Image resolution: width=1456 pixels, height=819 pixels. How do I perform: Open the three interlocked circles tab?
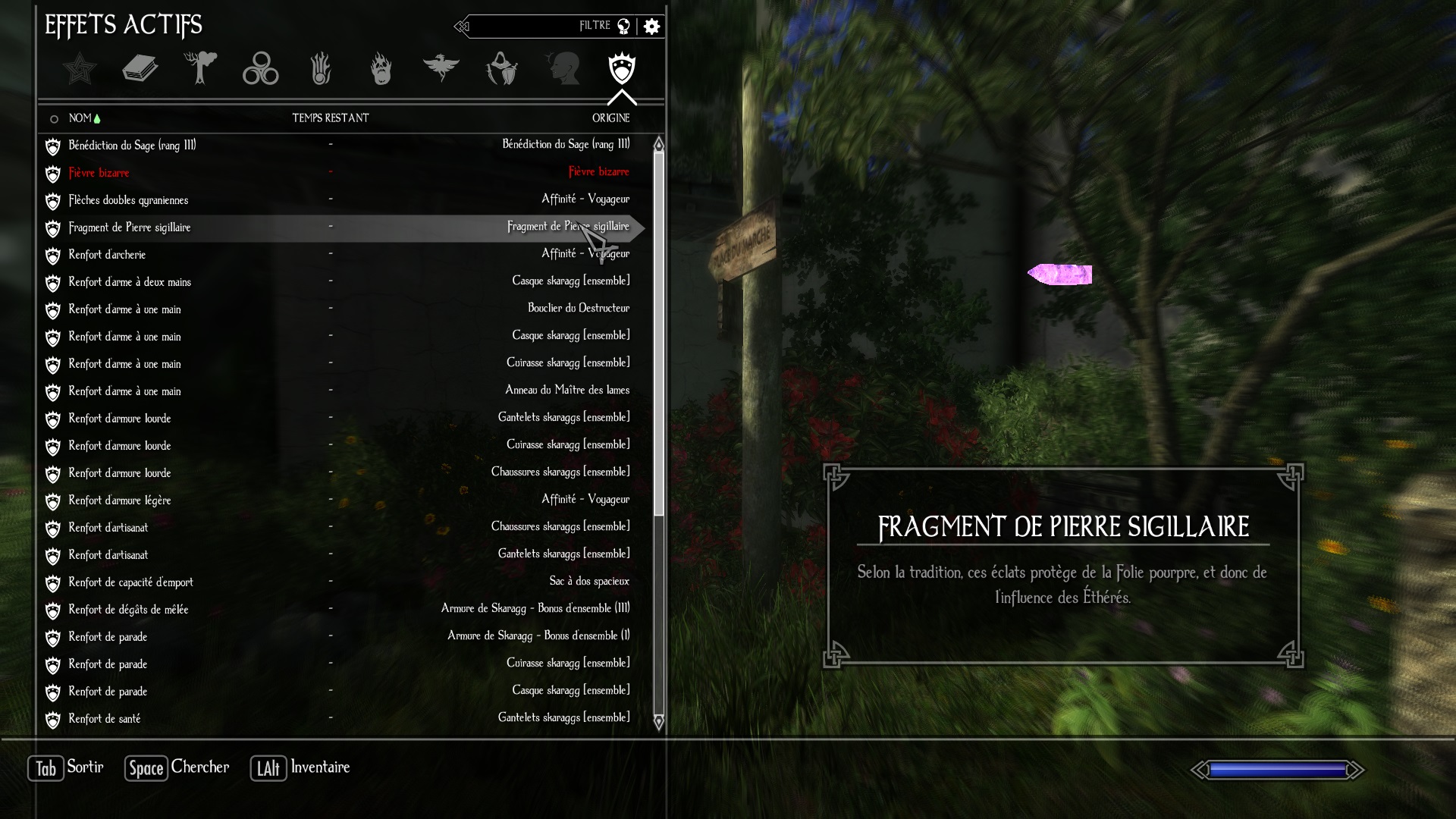(x=260, y=69)
